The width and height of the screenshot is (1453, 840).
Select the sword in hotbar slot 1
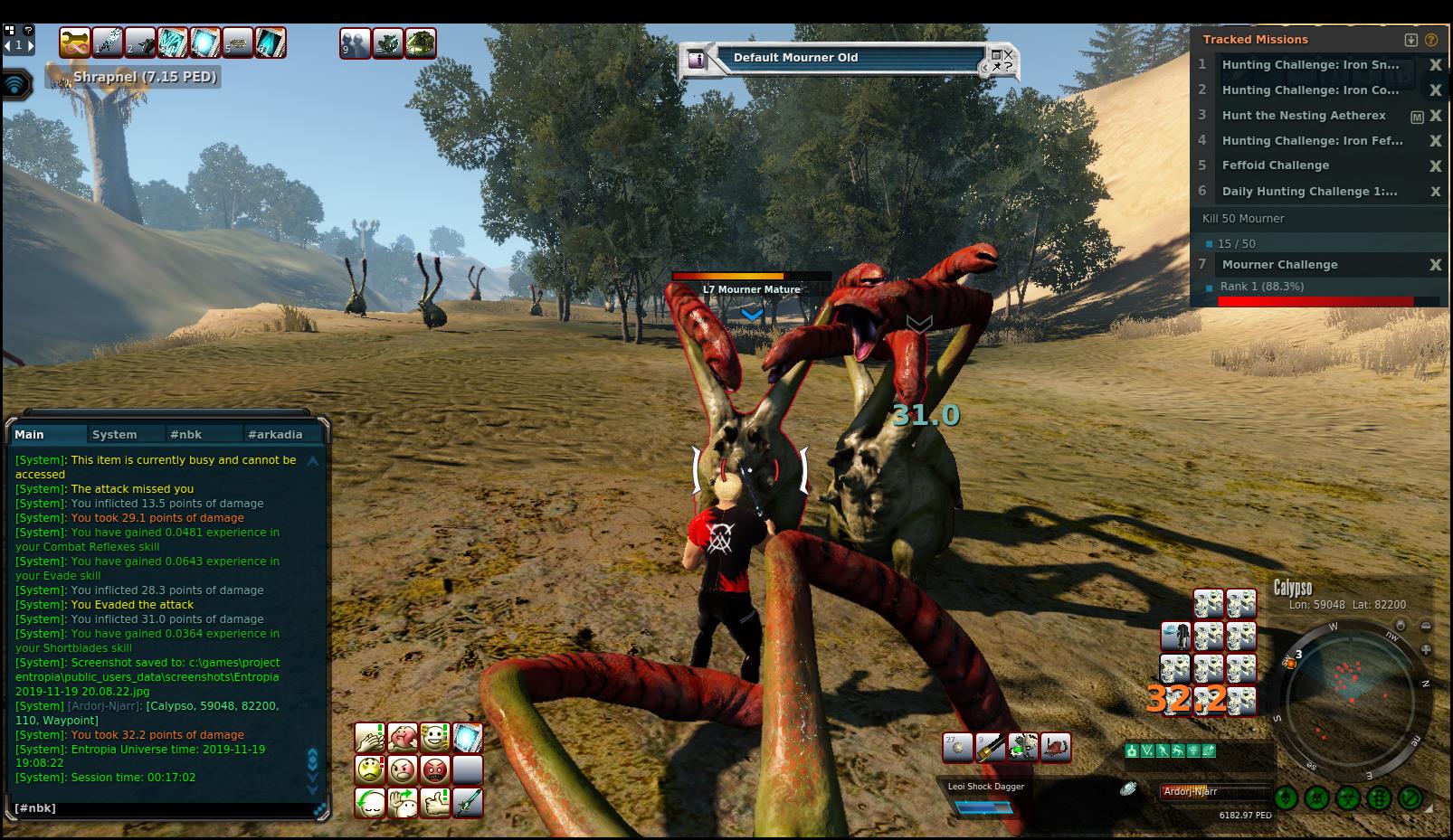[108, 42]
